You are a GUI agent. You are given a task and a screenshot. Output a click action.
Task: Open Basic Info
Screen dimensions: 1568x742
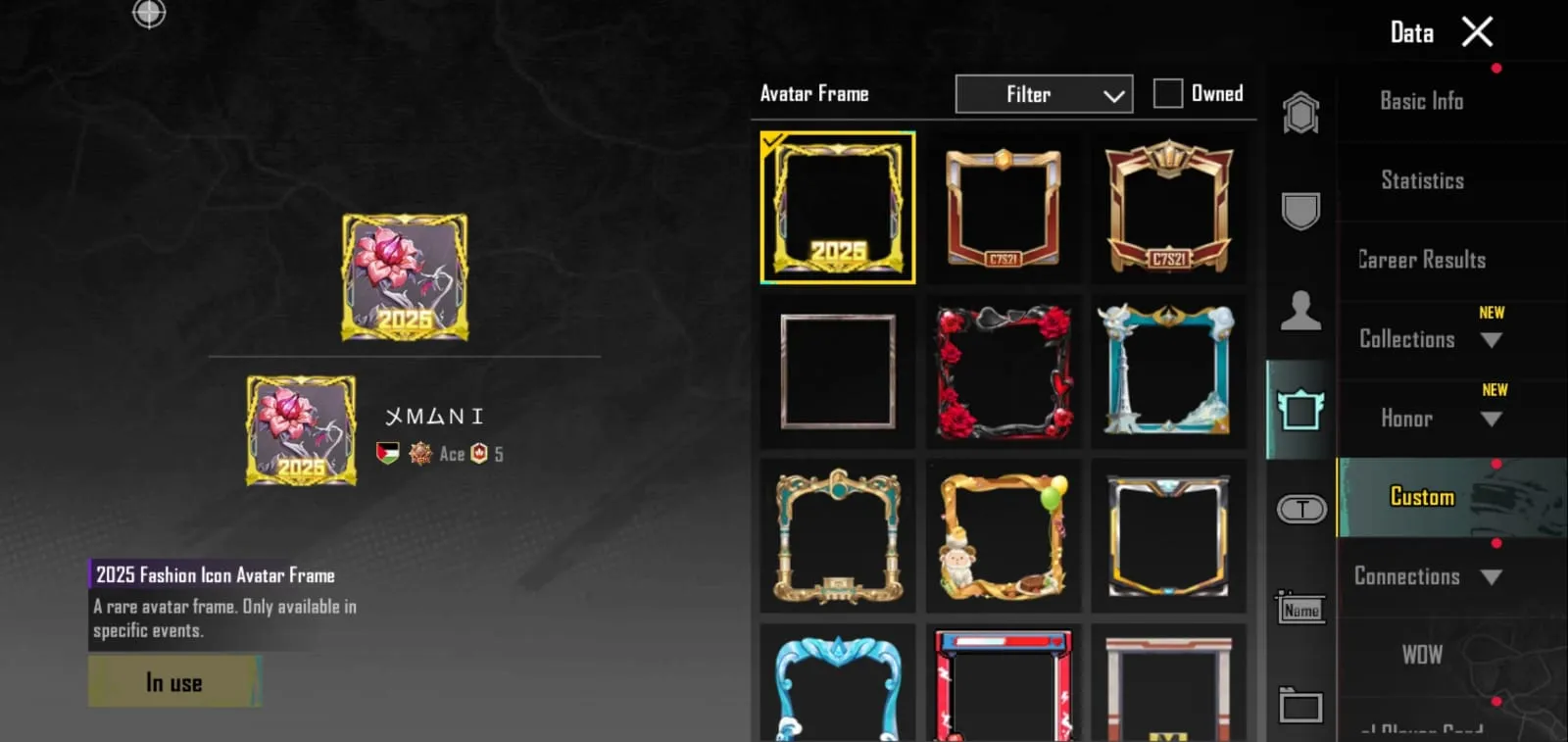tap(1421, 101)
